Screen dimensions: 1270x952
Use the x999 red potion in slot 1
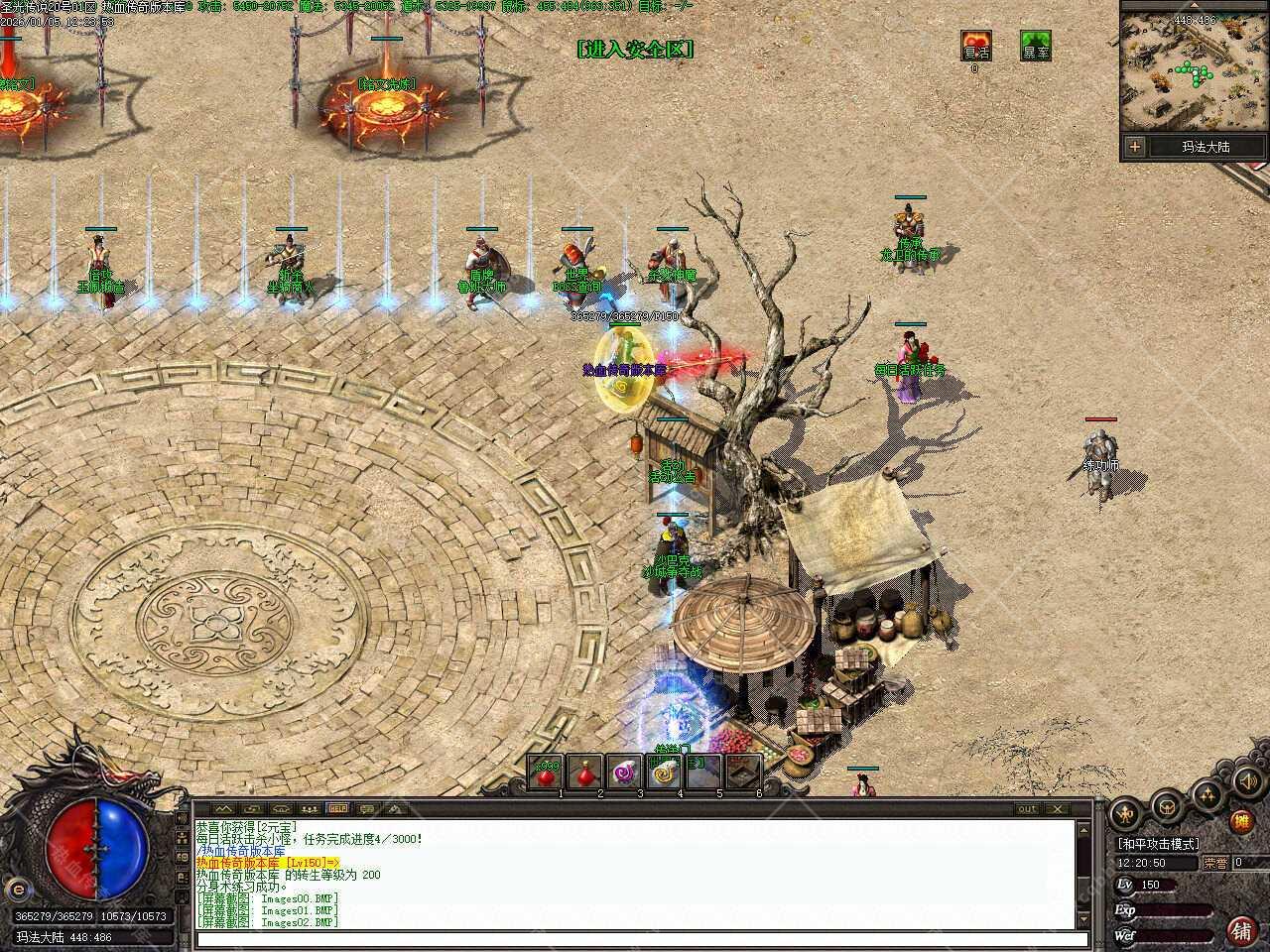[546, 772]
